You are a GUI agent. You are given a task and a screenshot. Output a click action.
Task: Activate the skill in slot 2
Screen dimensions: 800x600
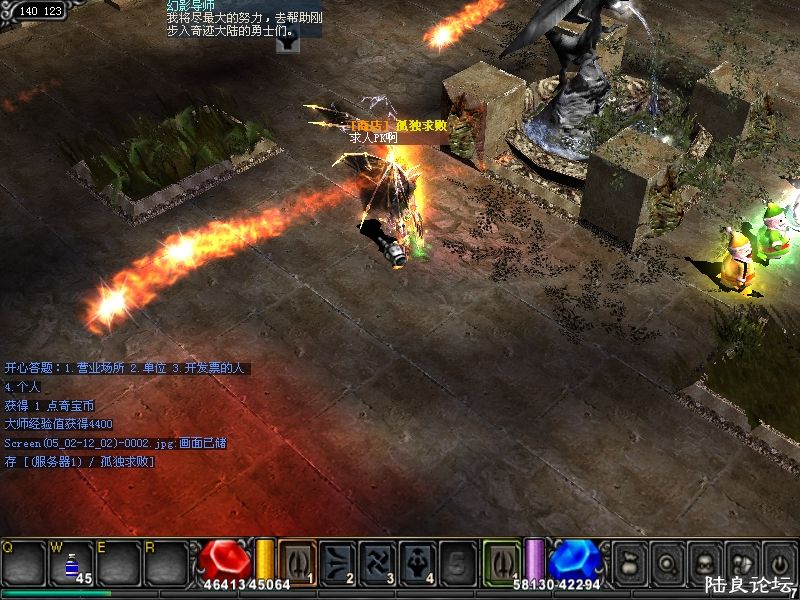click(339, 561)
